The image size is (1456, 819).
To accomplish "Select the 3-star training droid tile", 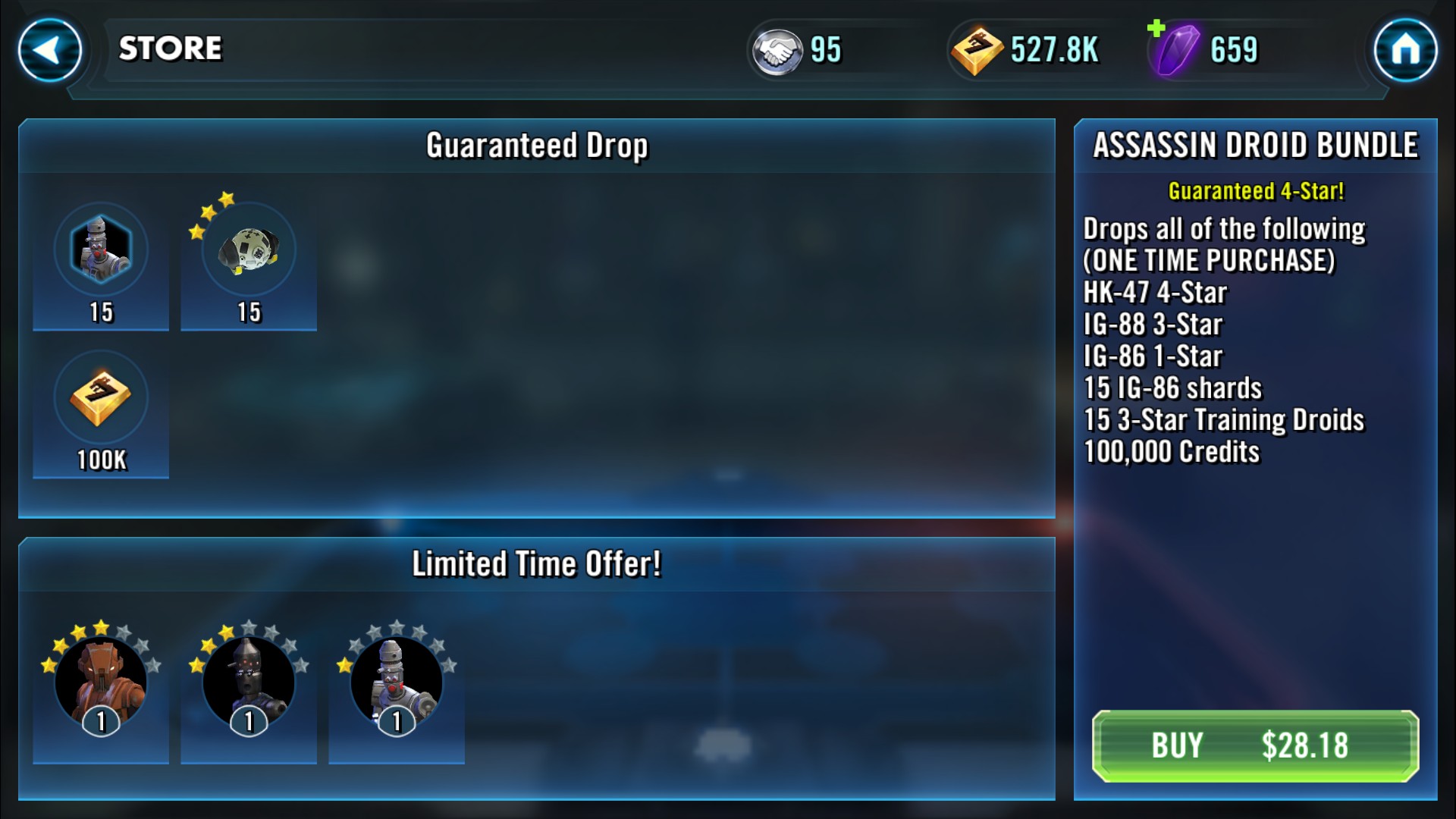I will [249, 263].
